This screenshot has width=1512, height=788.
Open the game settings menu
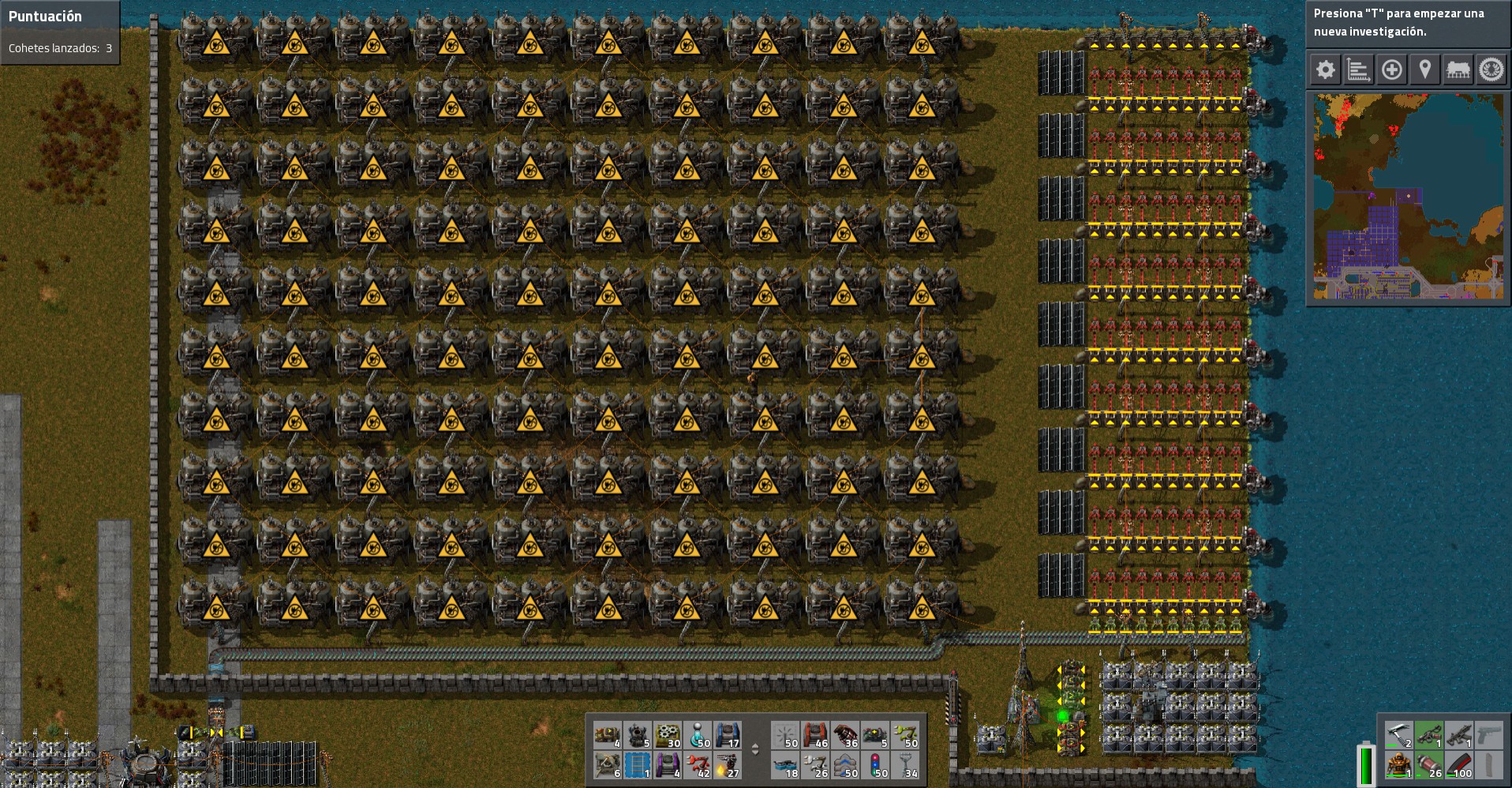point(1325,69)
